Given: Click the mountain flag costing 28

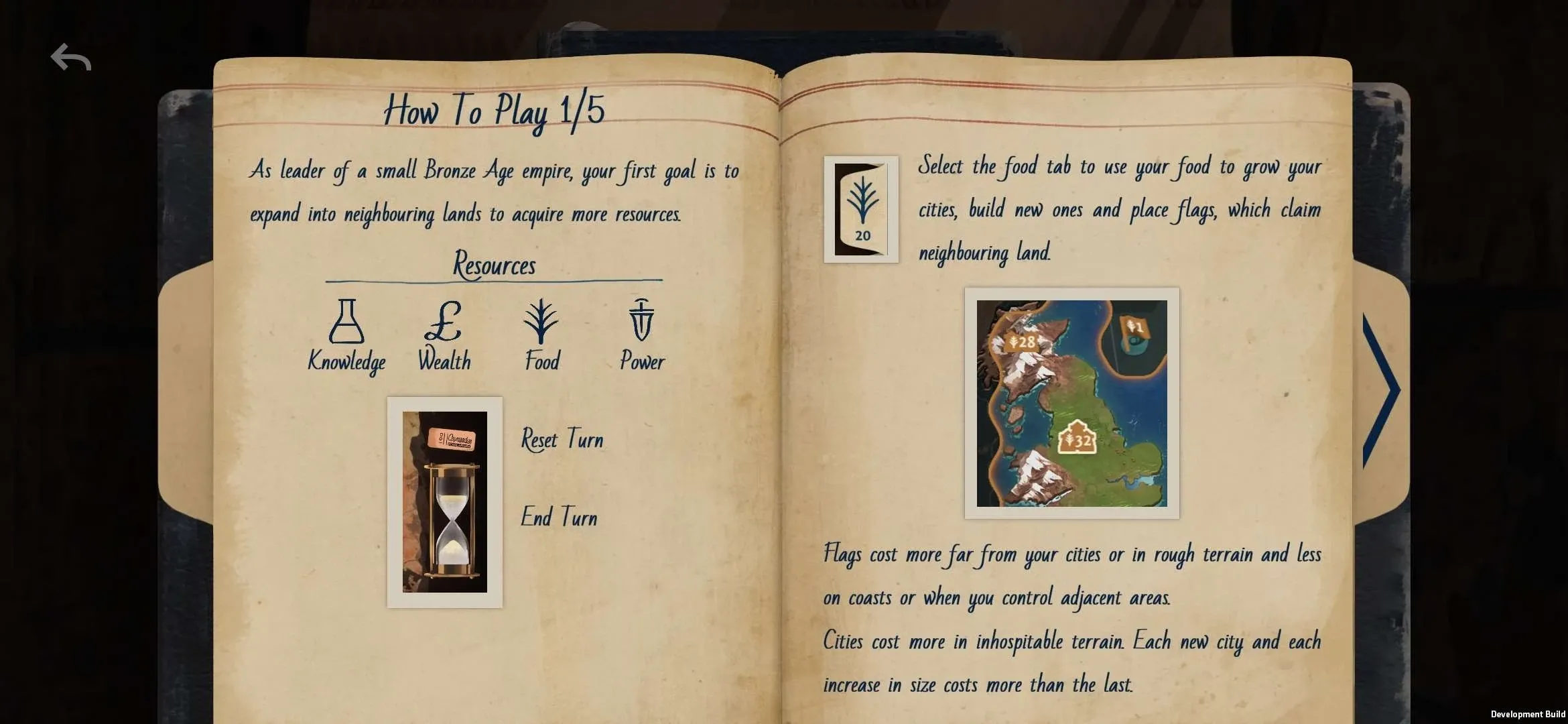Looking at the screenshot, I should coord(1020,342).
